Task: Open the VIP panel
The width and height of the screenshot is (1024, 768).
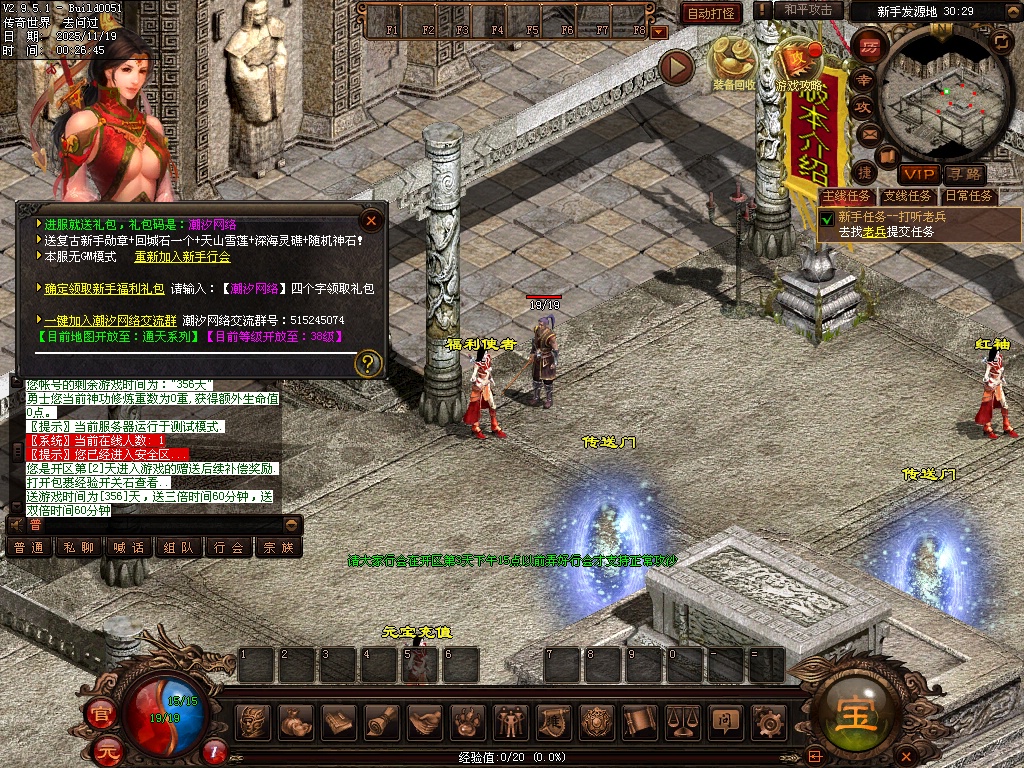Action: point(915,174)
